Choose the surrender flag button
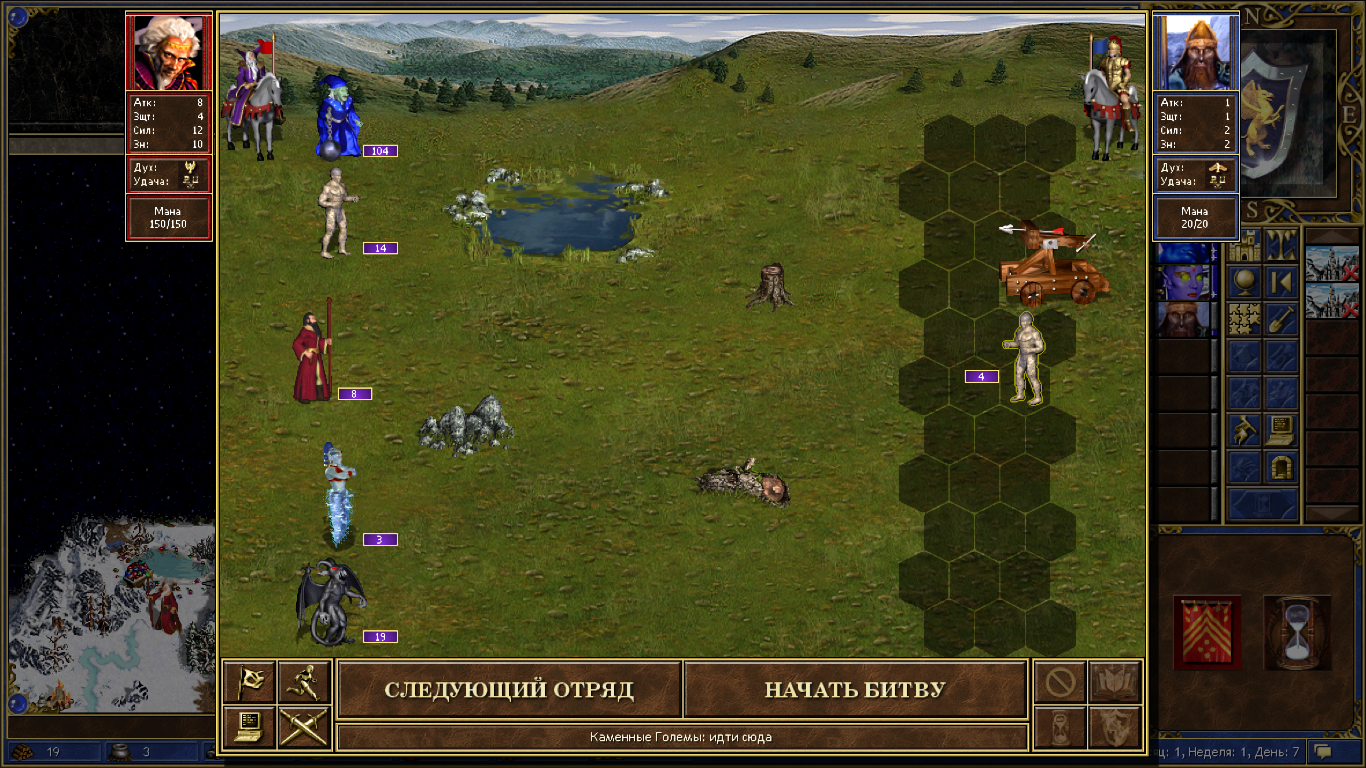Viewport: 1366px width, 768px height. coord(249,682)
